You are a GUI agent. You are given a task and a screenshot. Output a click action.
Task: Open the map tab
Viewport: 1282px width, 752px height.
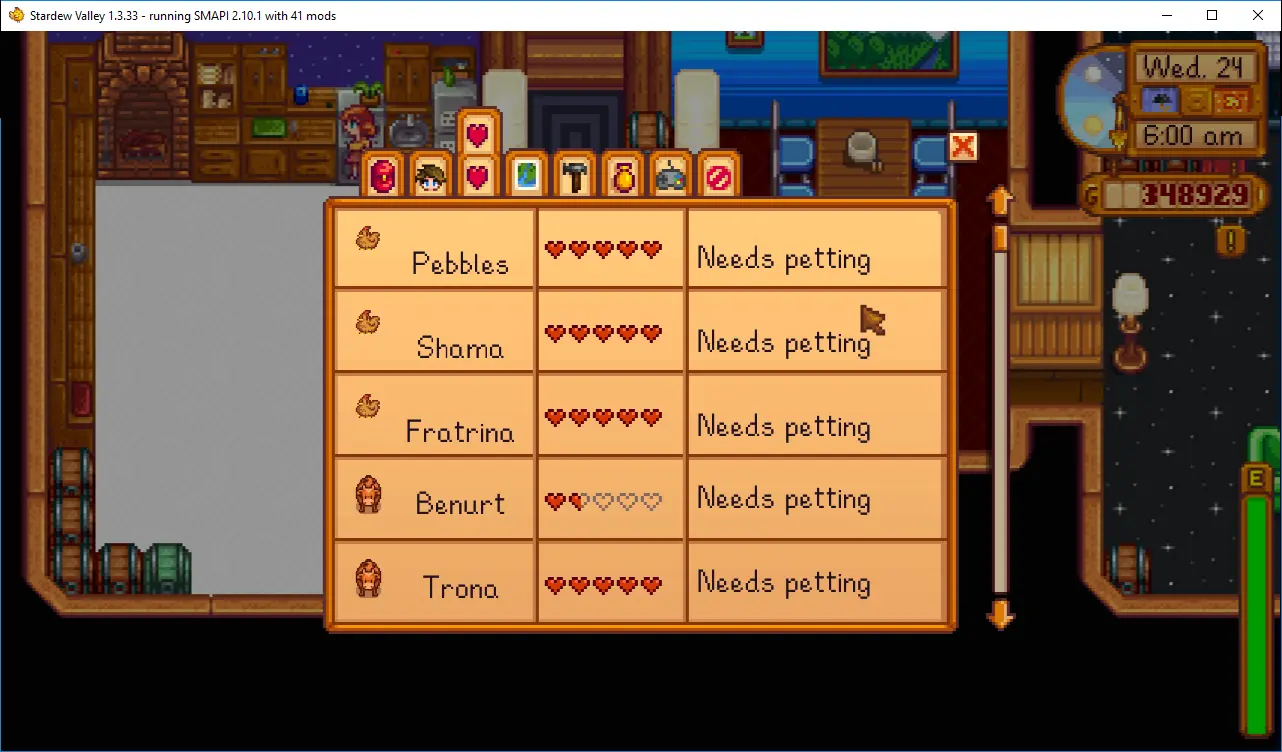pyautogui.click(x=526, y=177)
